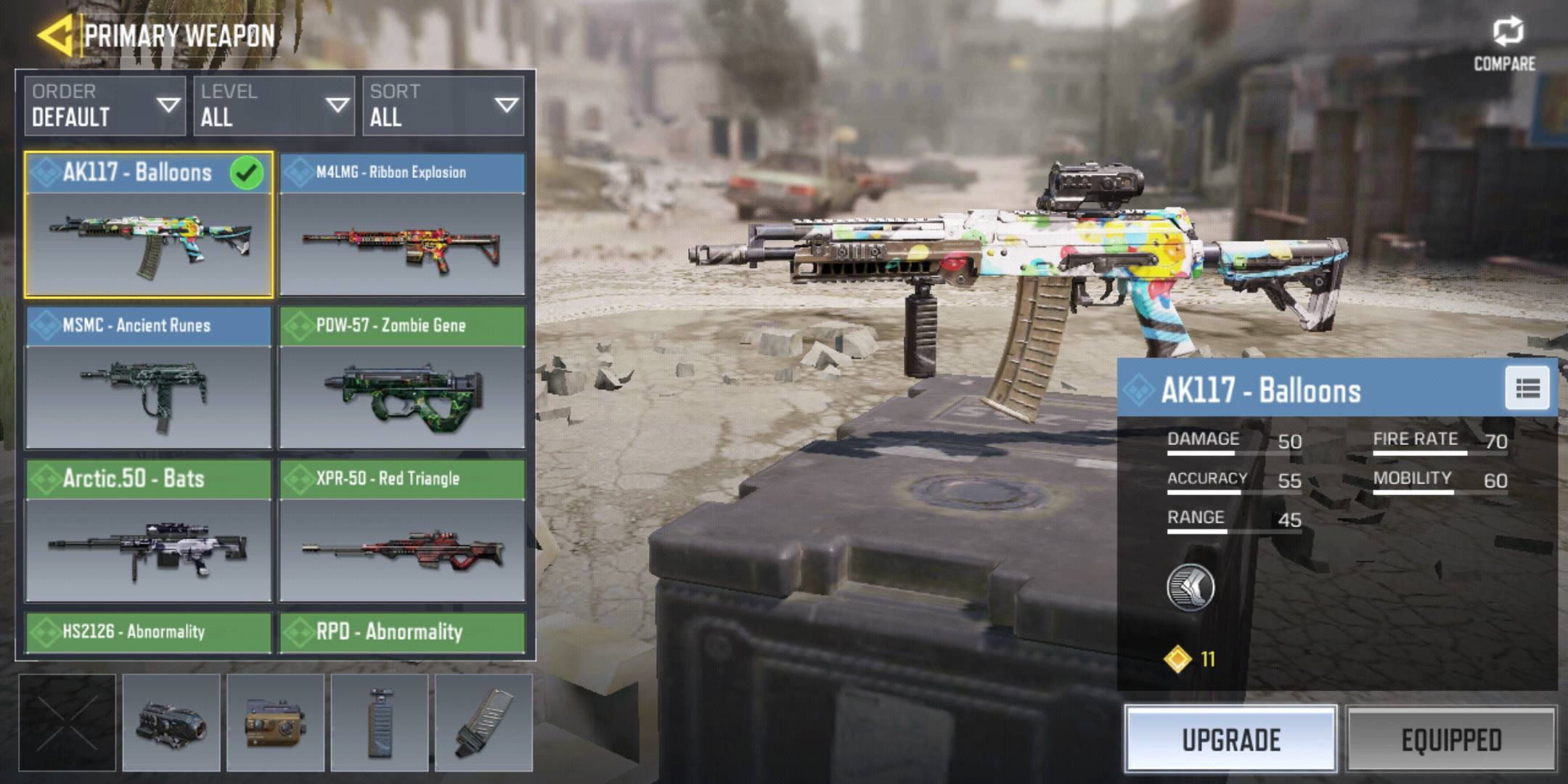Screen dimensions: 1568x784
Task: Open the Sort filter dropdown
Action: pyautogui.click(x=443, y=106)
